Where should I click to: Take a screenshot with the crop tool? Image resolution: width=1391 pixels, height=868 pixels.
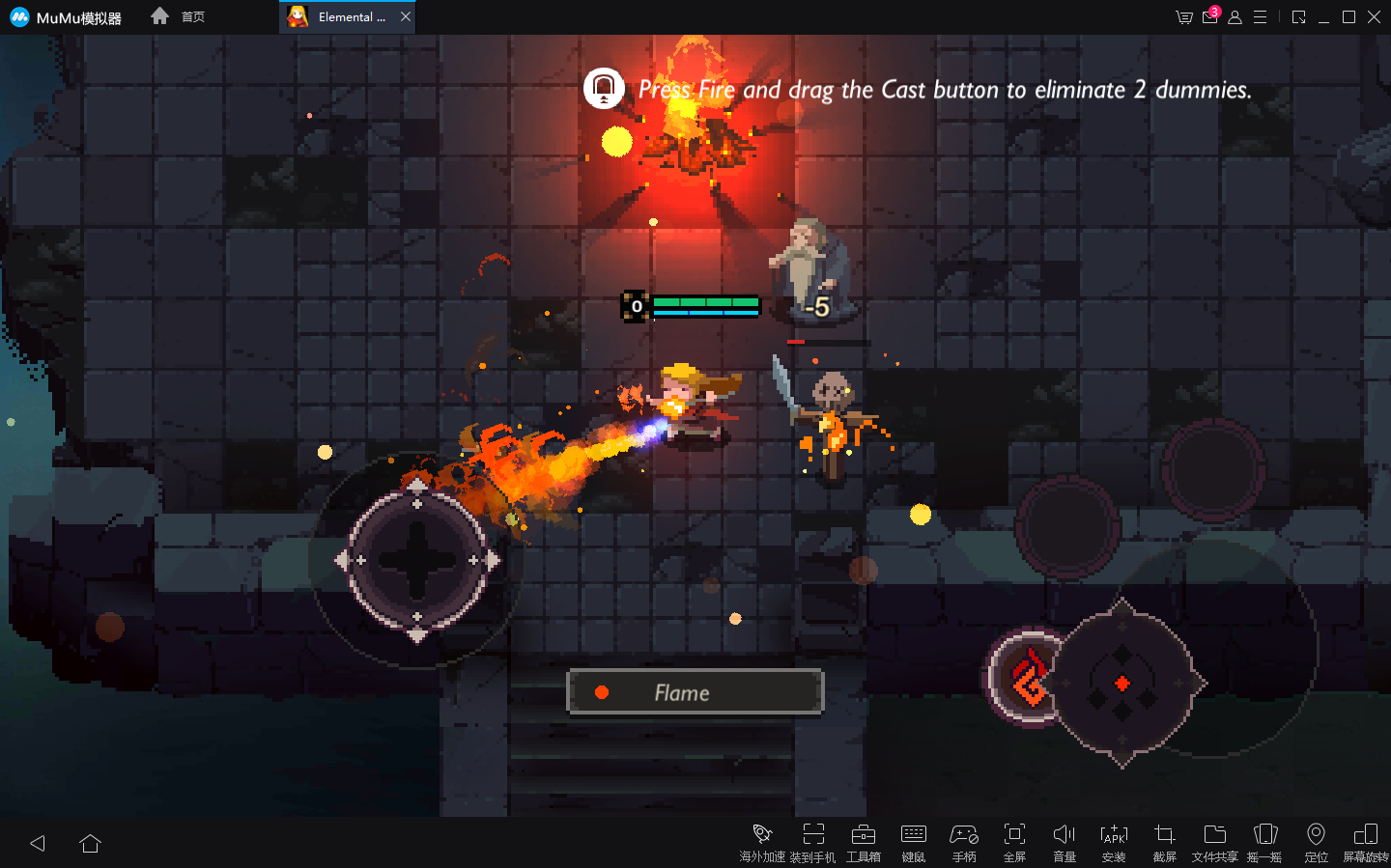click(1164, 841)
